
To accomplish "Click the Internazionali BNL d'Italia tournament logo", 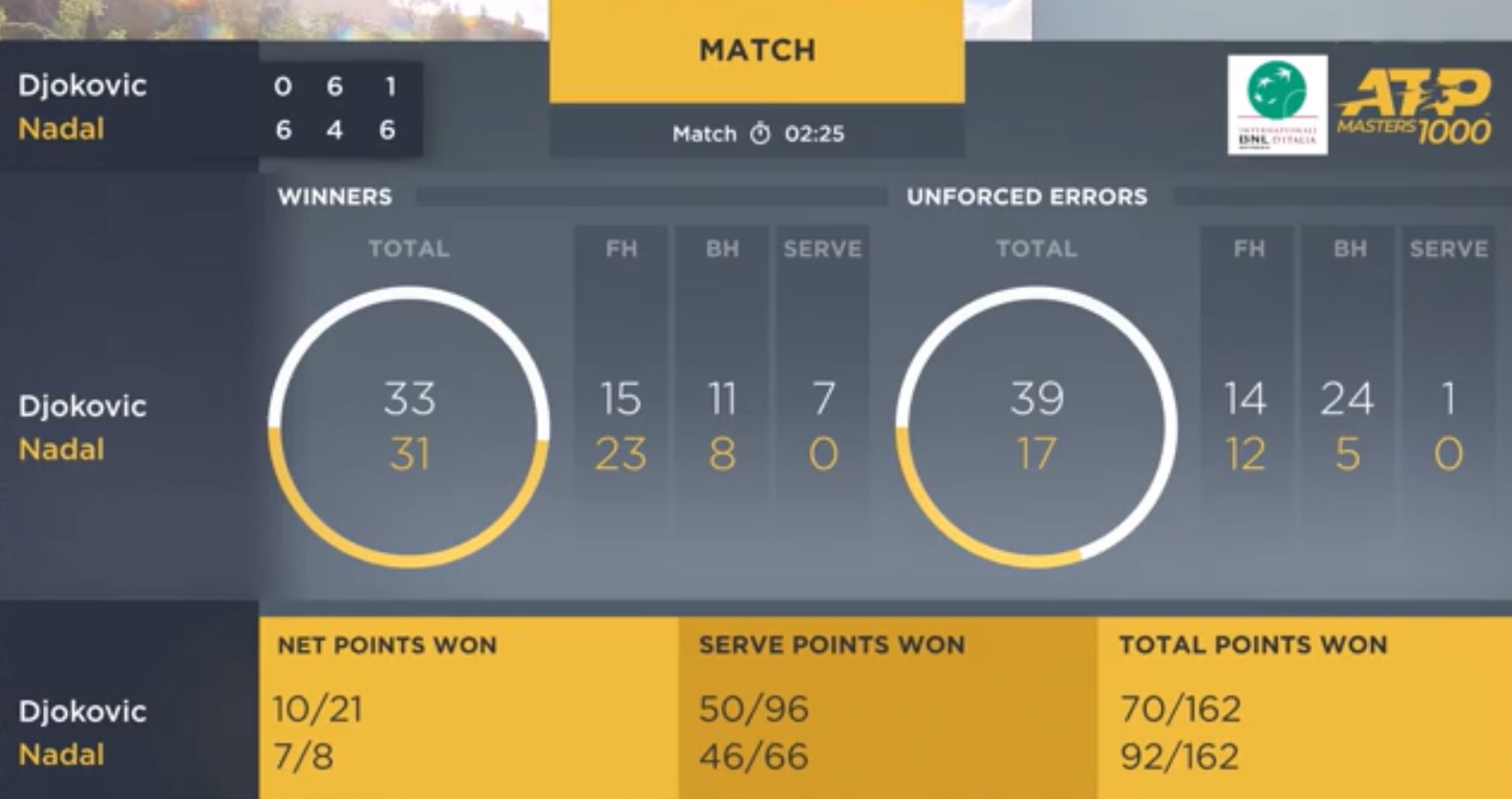I will pos(1277,104).
